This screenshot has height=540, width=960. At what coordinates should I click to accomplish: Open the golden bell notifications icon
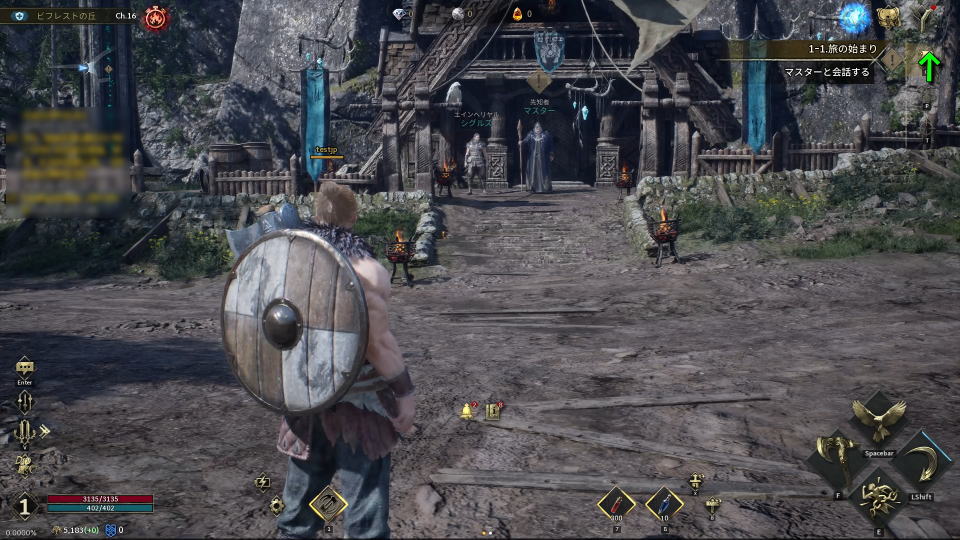pos(467,410)
